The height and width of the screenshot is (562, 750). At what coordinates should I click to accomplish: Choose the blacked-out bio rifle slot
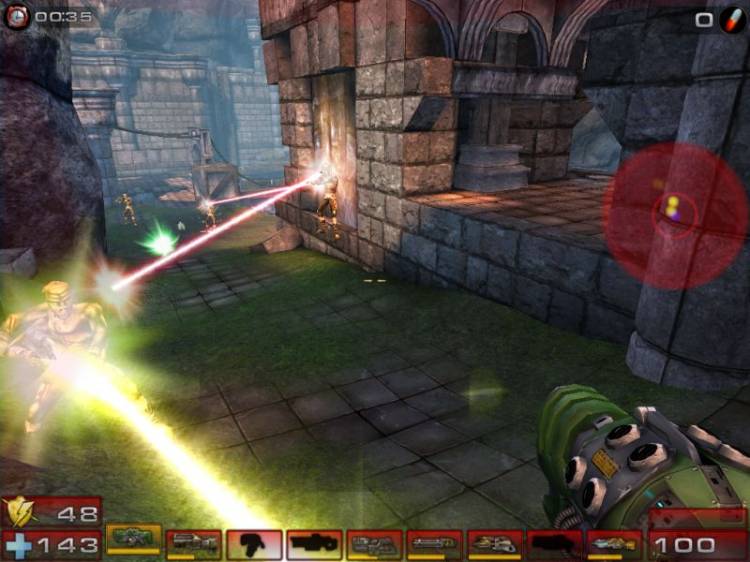pos(254,544)
